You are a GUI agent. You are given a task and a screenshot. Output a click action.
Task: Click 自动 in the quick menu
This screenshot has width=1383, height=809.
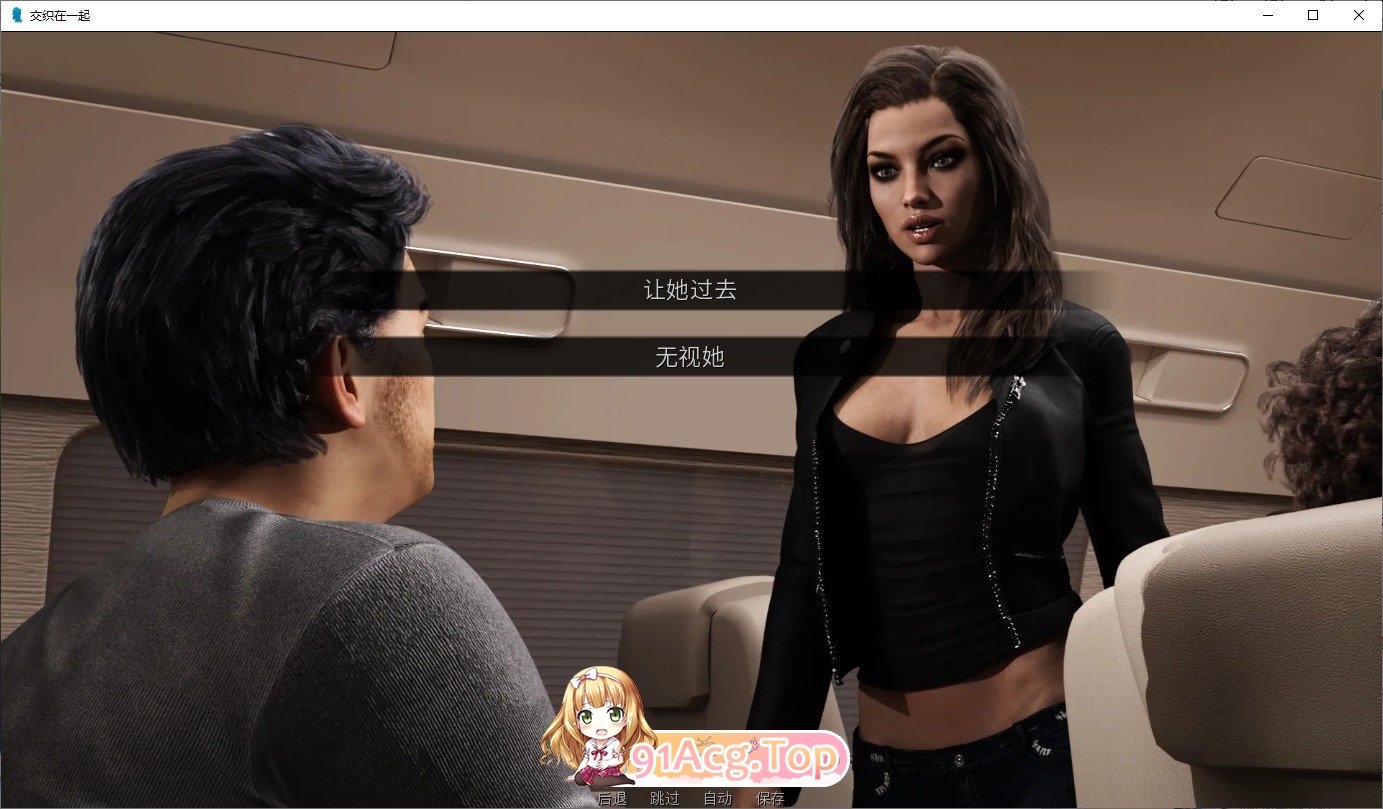click(716, 798)
